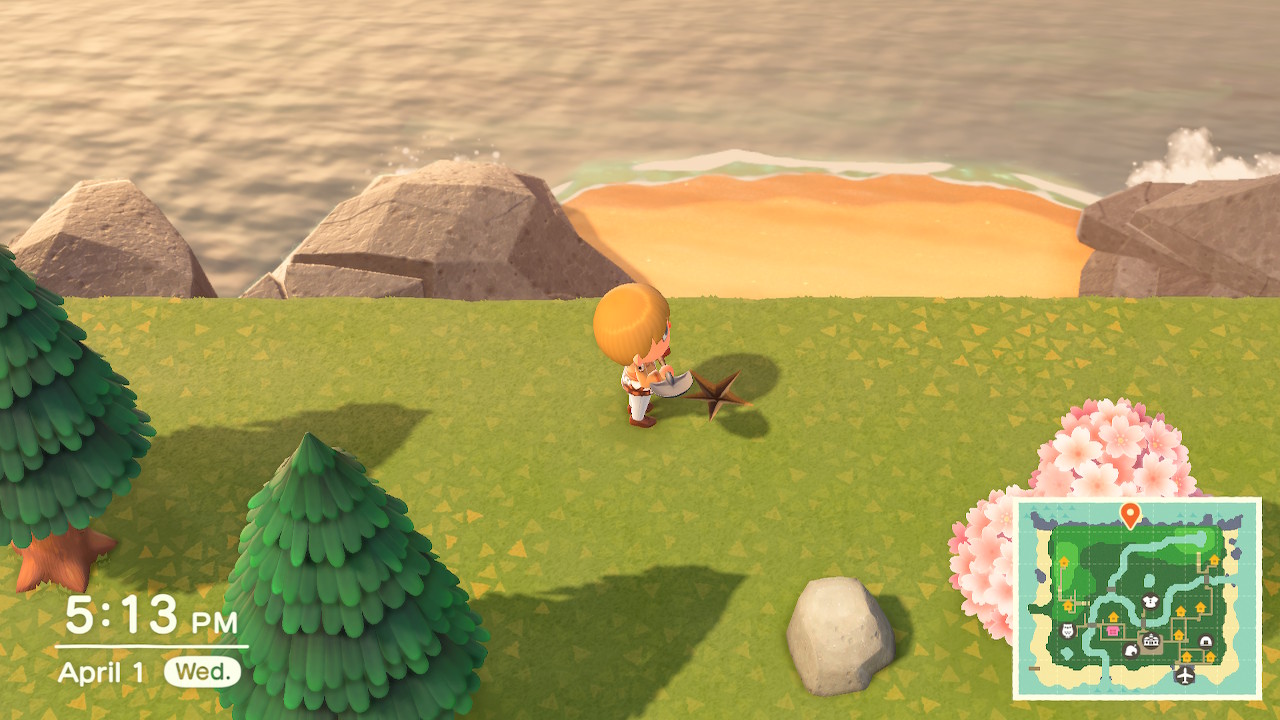
Task: Click the Able Sisters shirt icon on minimap
Action: coord(1150,600)
